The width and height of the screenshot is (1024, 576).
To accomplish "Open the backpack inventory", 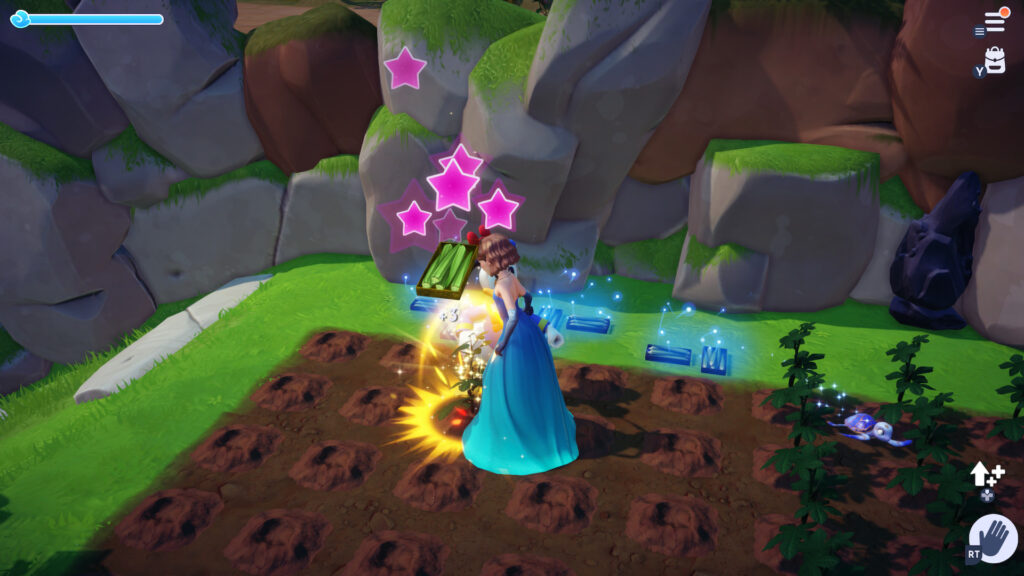I will [994, 60].
